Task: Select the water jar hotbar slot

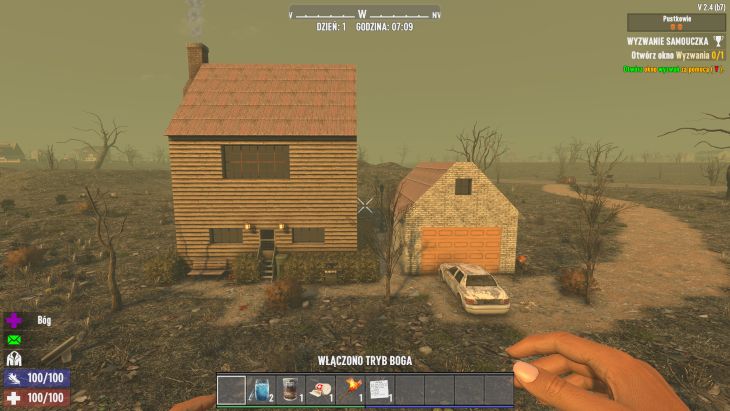Action: click(260, 388)
